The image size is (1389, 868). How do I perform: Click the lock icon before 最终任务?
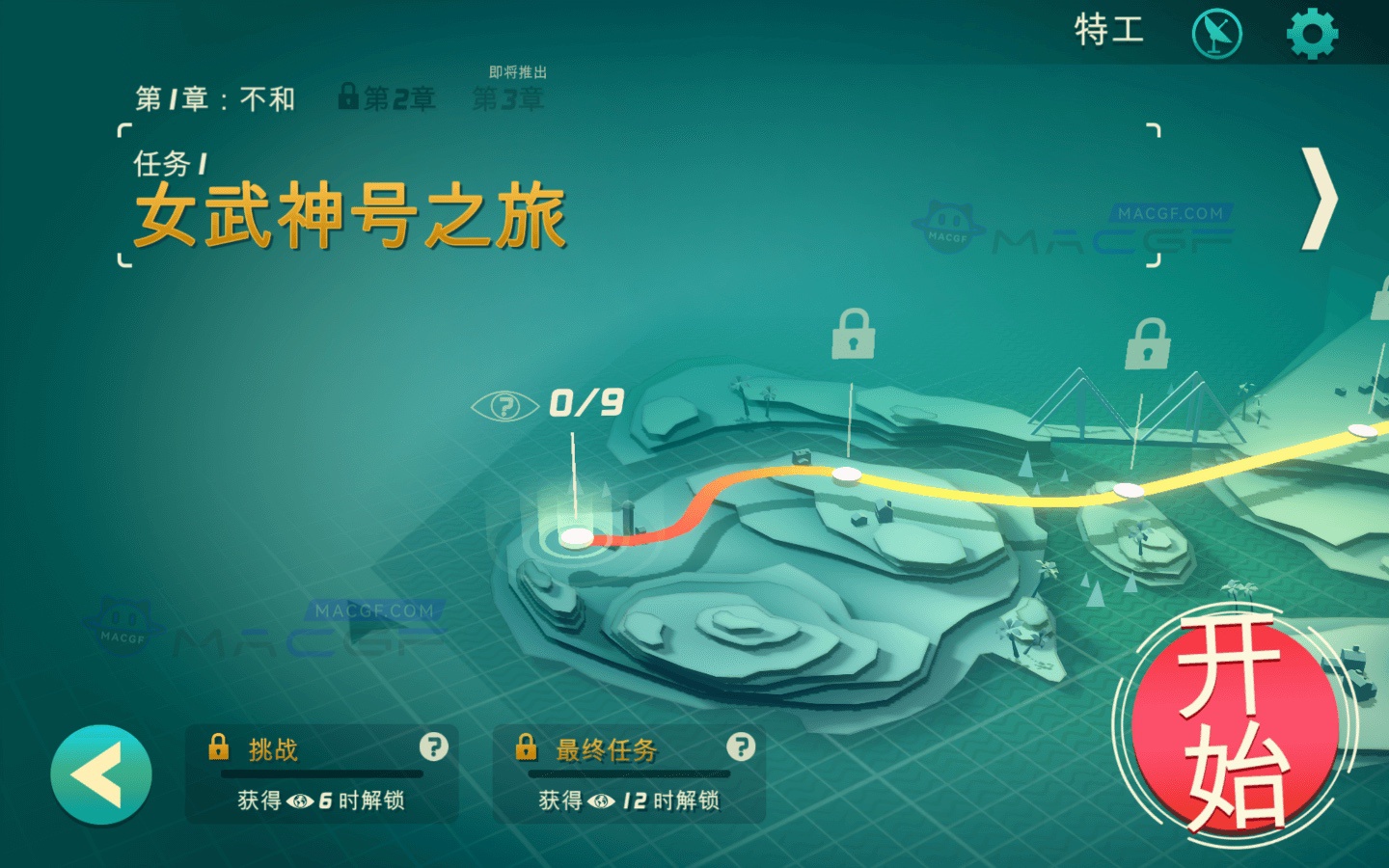coord(527,746)
